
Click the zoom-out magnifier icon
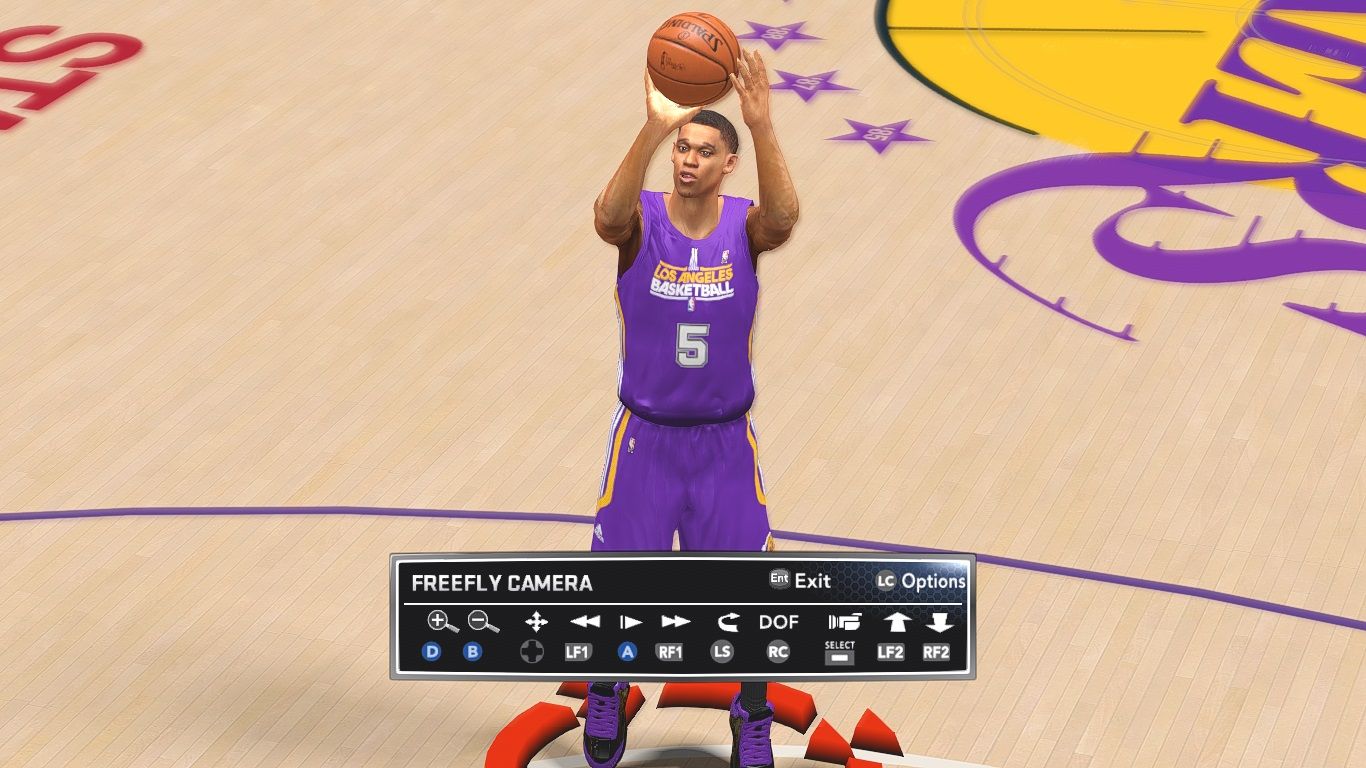click(x=483, y=622)
